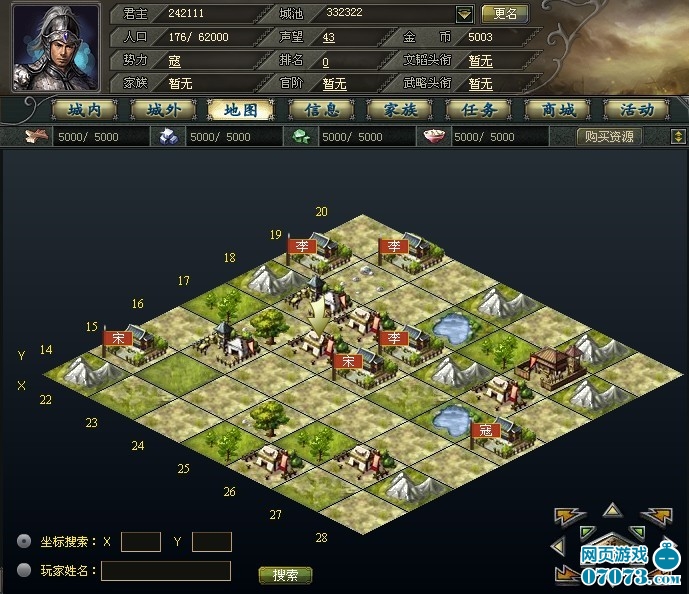This screenshot has height=594, width=689.
Task: Open the 商城 (shop) tab
Action: coord(559,110)
